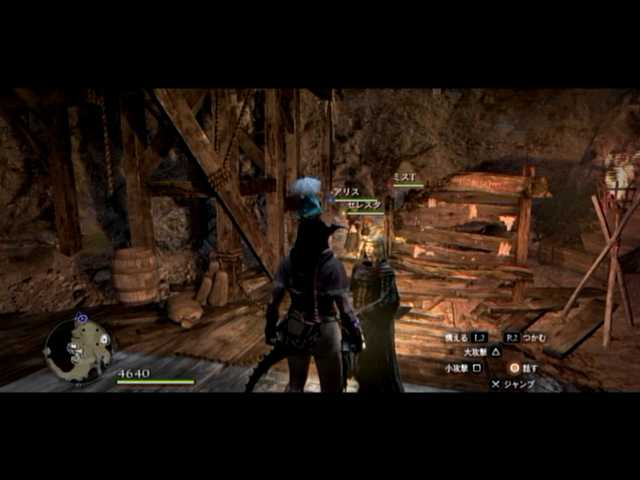Open the circular minimap
This screenshot has height=480, width=640.
coord(78,348)
